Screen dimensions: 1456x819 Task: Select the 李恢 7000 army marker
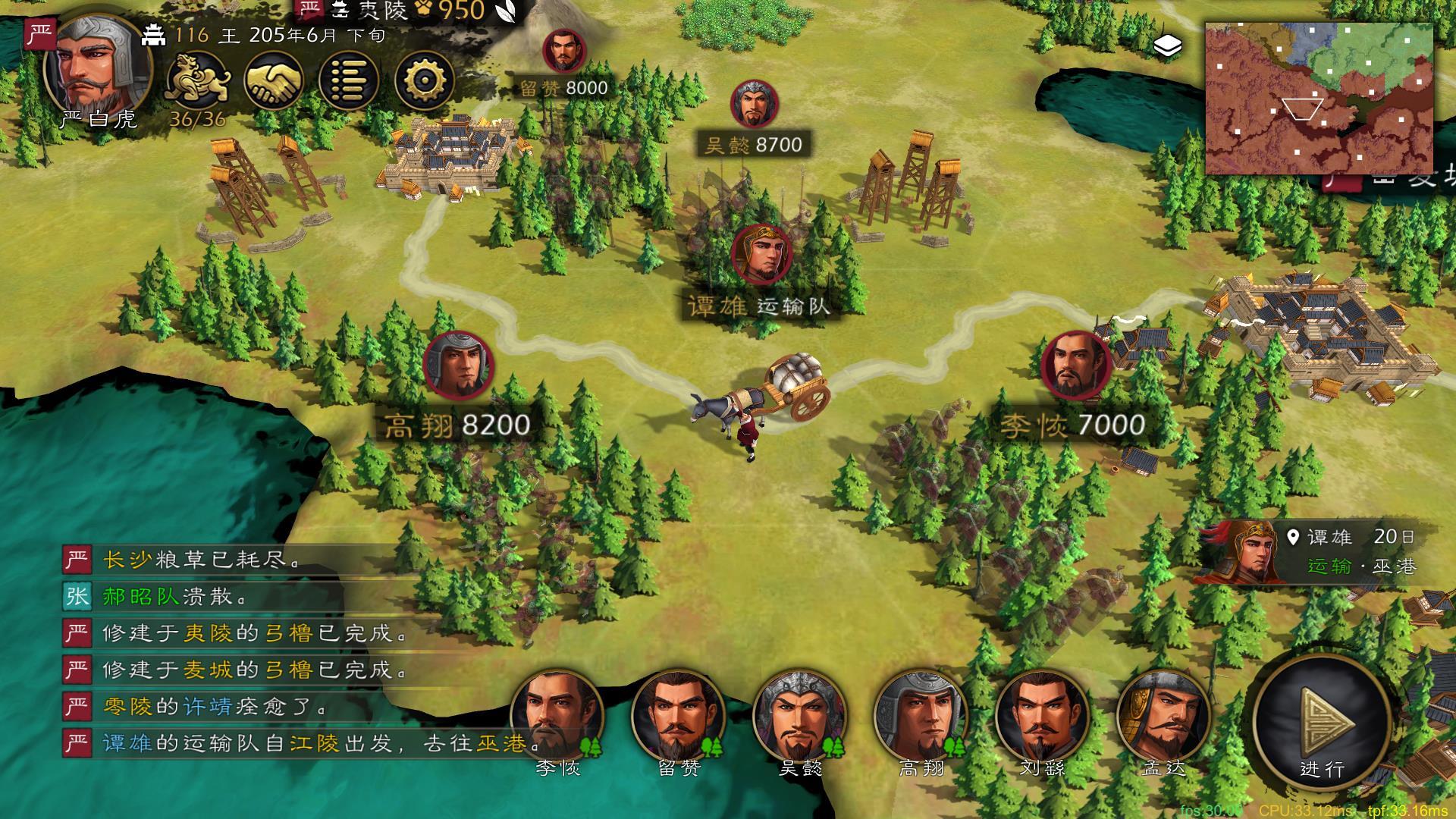click(x=1076, y=366)
